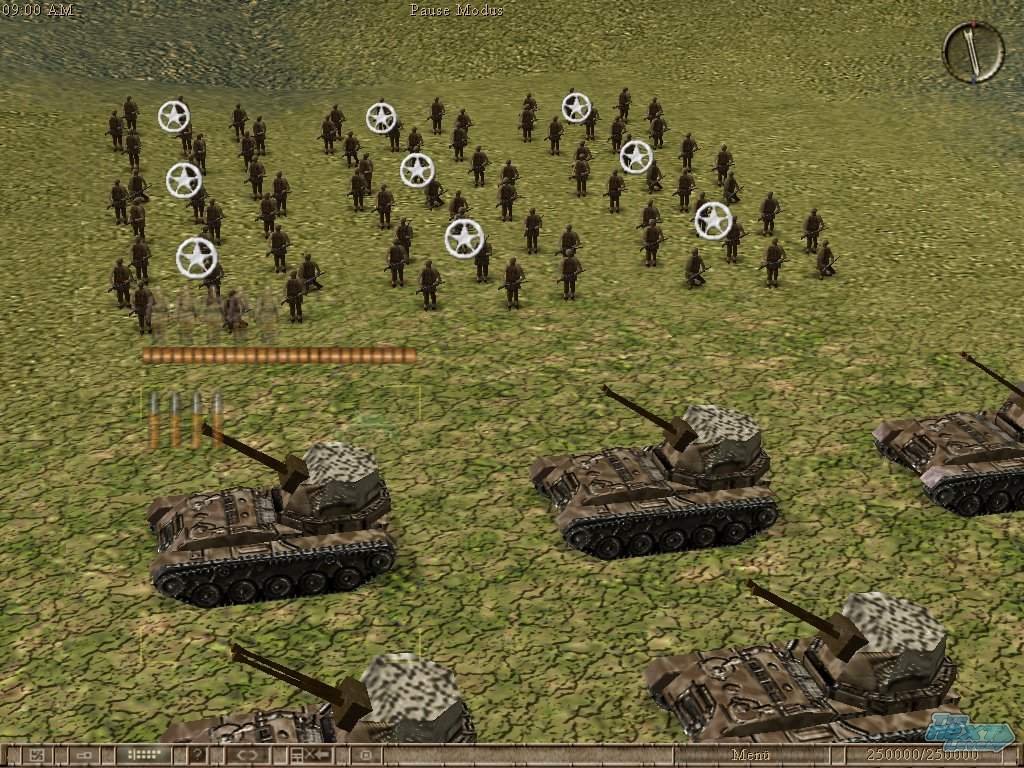Activate the small rectangle toolbar button
The image size is (1024, 768).
point(84,755)
